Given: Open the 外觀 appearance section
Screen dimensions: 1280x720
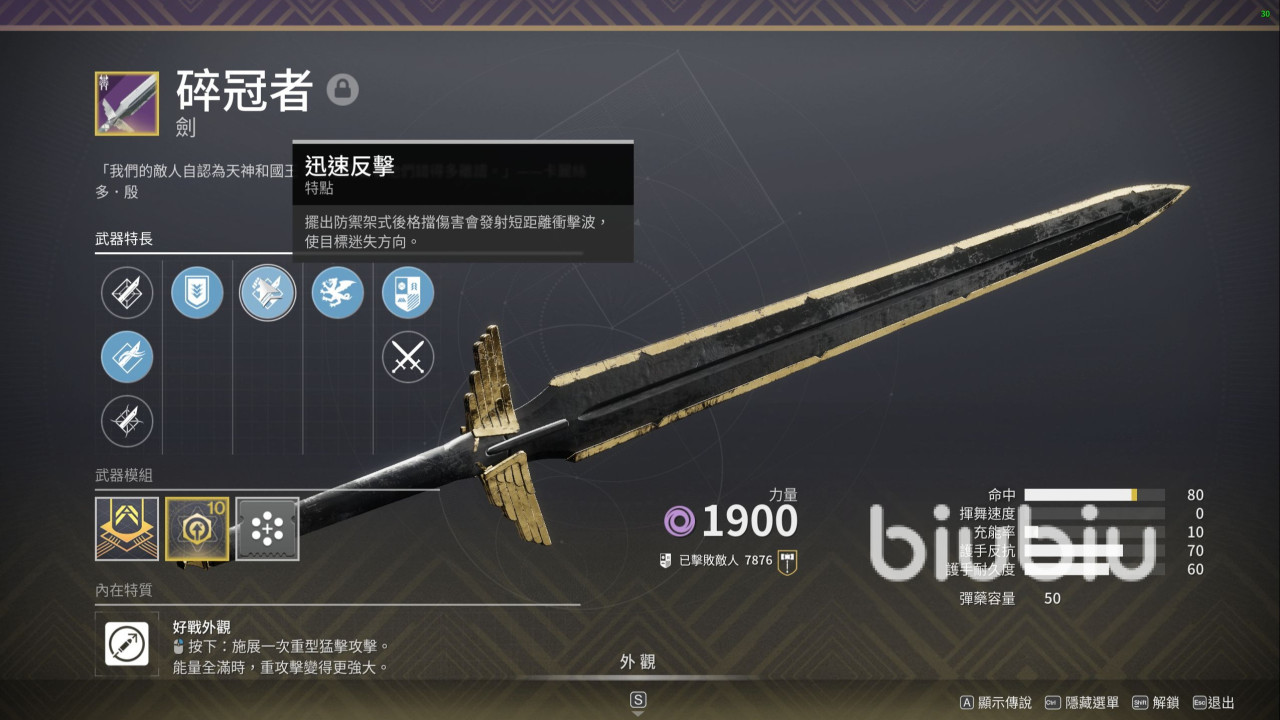Looking at the screenshot, I should (638, 662).
